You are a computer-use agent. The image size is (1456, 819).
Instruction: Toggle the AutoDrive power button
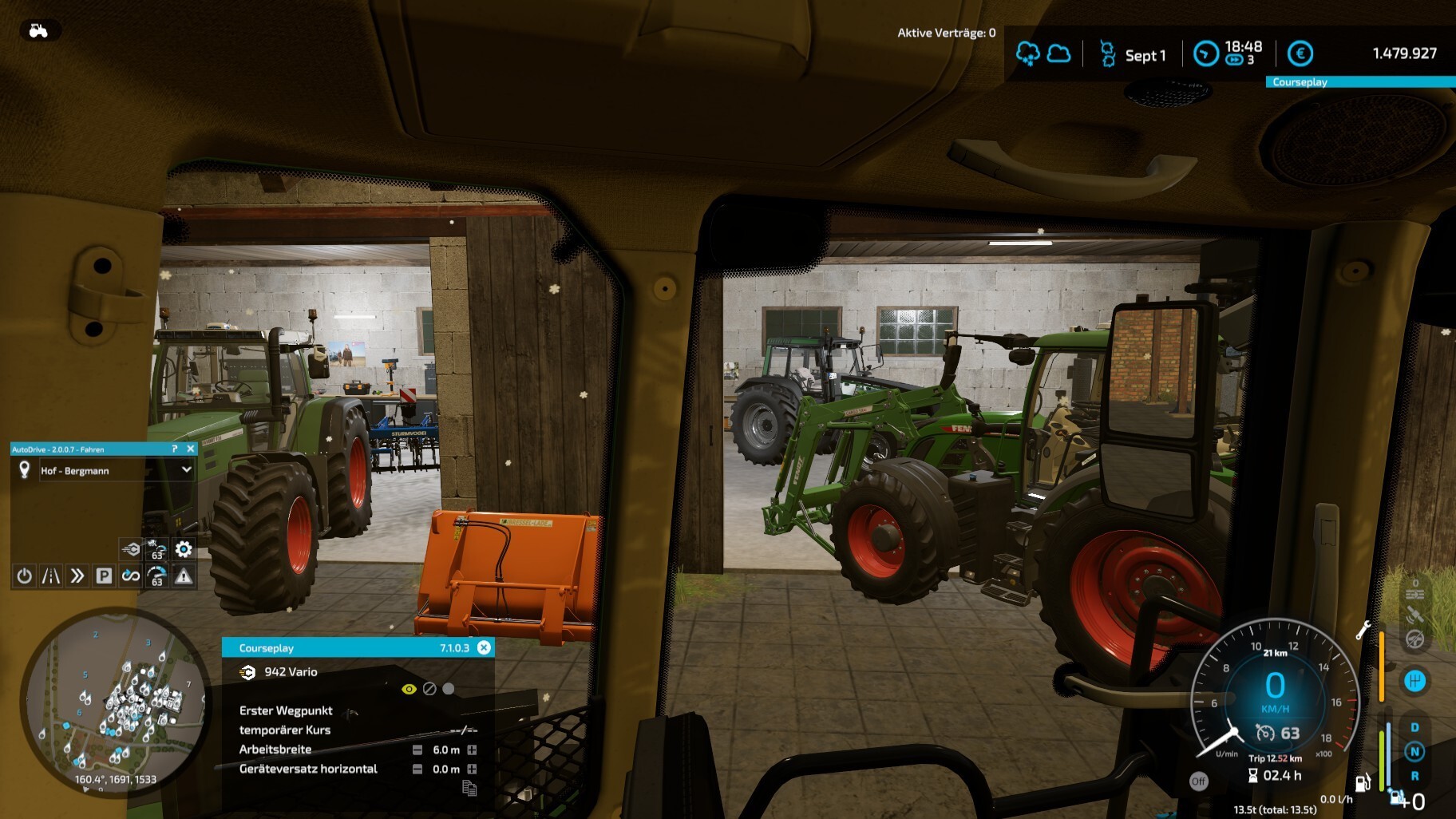coord(25,576)
